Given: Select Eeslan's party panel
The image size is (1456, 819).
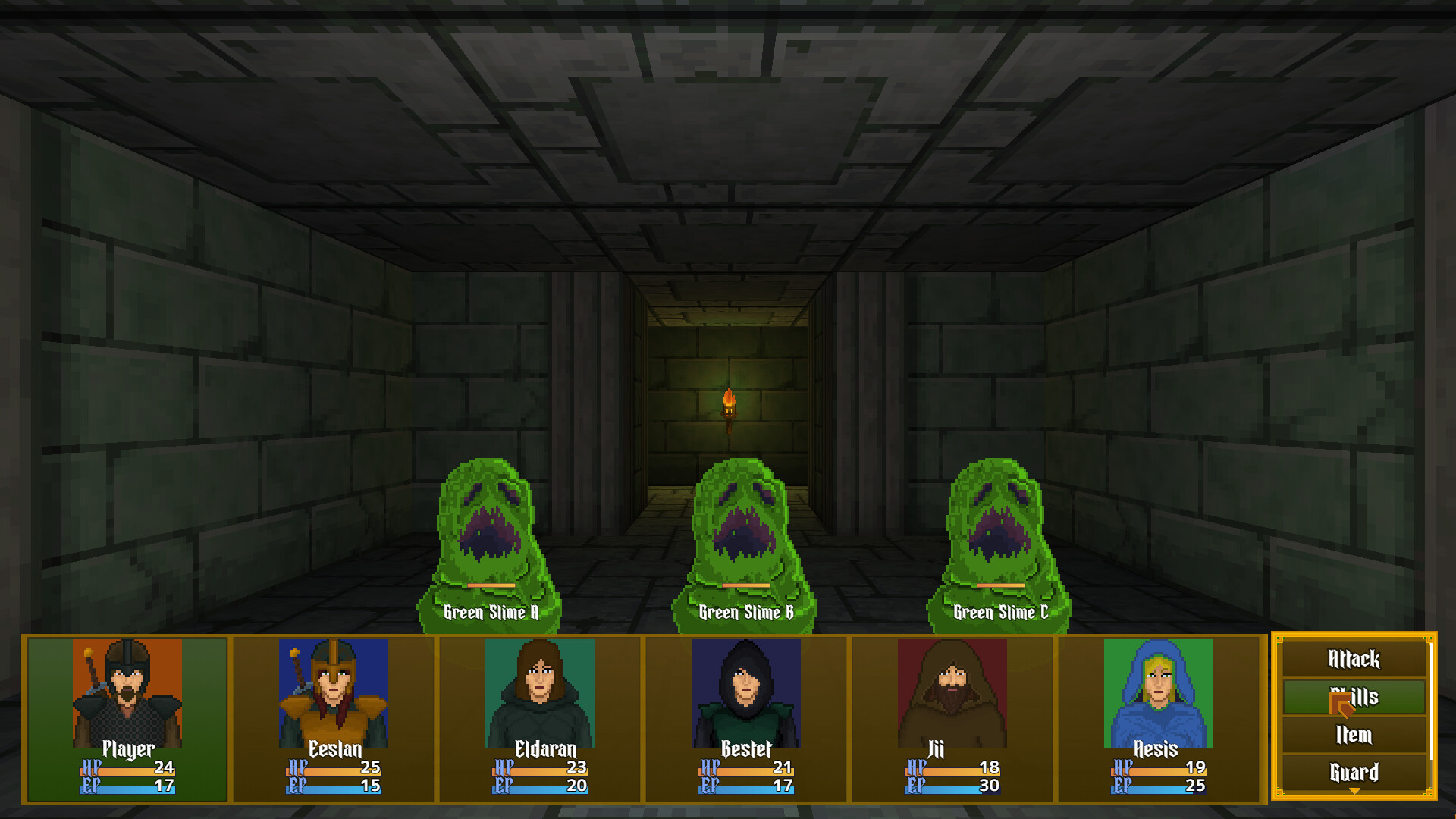Looking at the screenshot, I should click(334, 718).
